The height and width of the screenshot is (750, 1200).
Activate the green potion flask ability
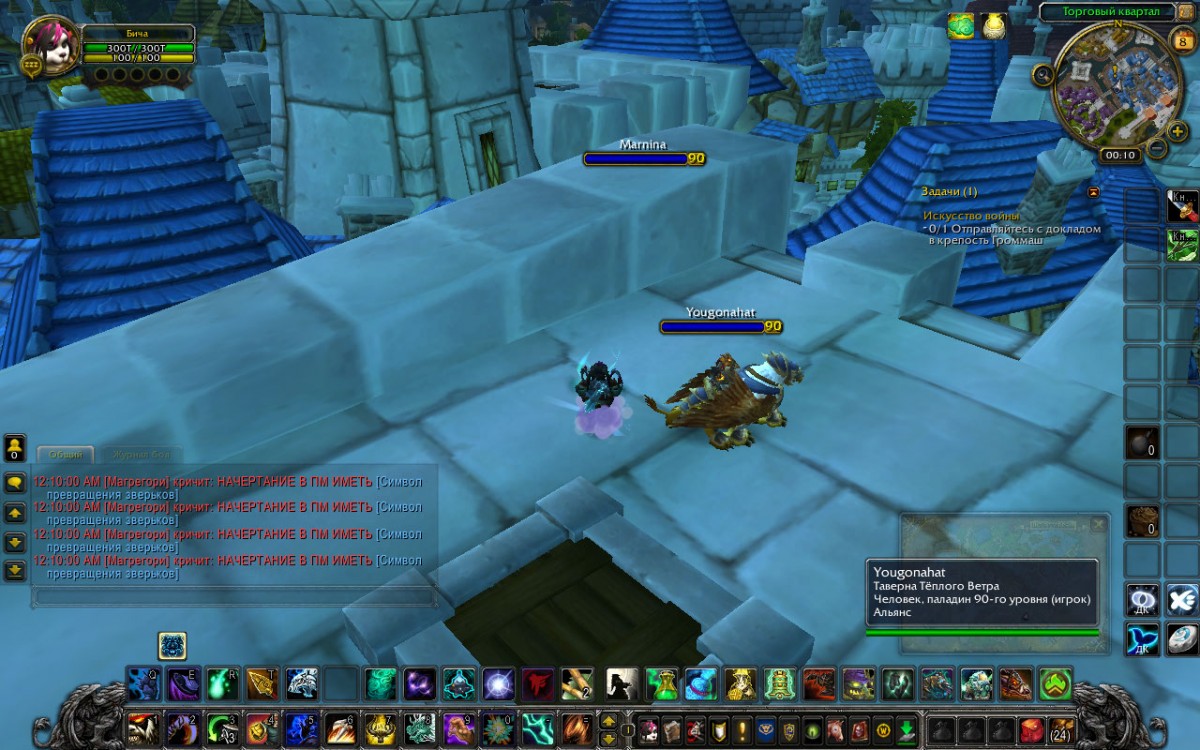tap(662, 684)
